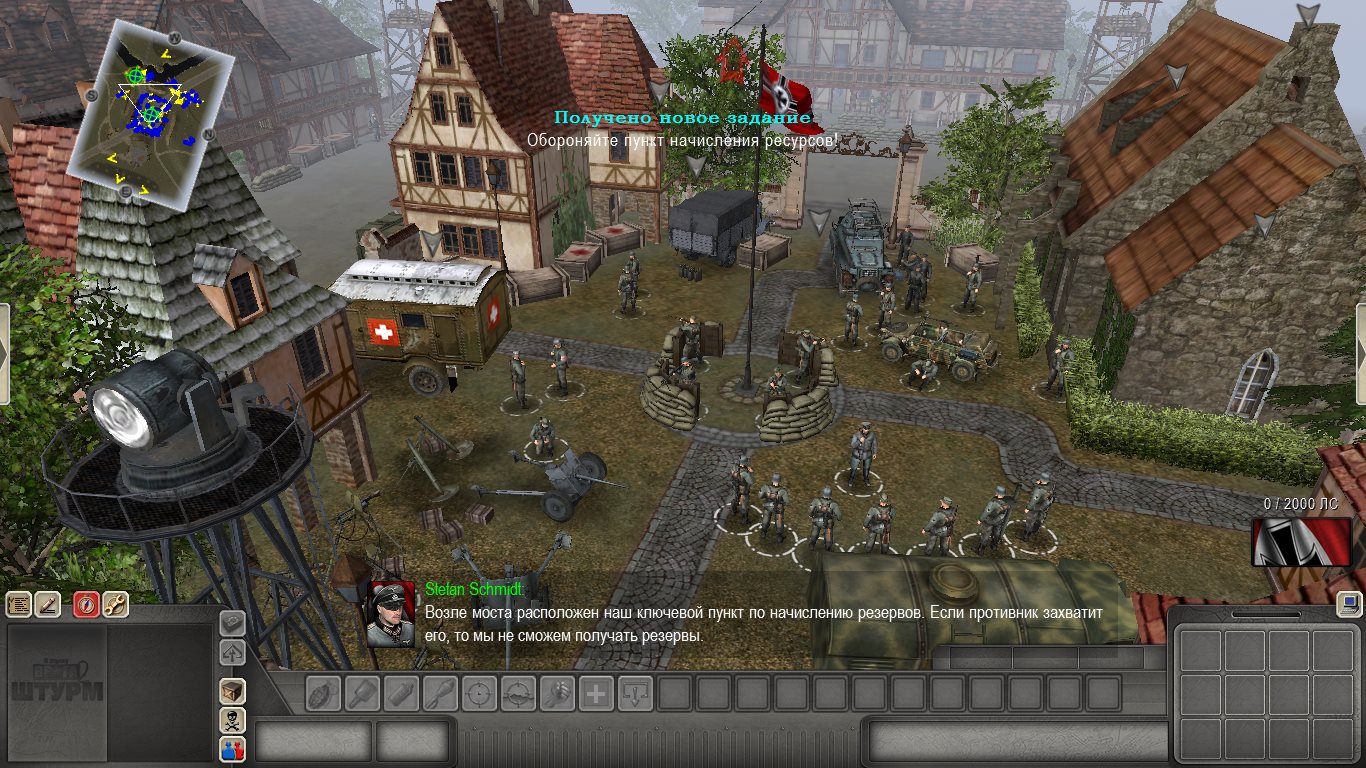This screenshot has height=768, width=1366.
Task: Activate the frag grenade command
Action: pyautogui.click(x=323, y=693)
